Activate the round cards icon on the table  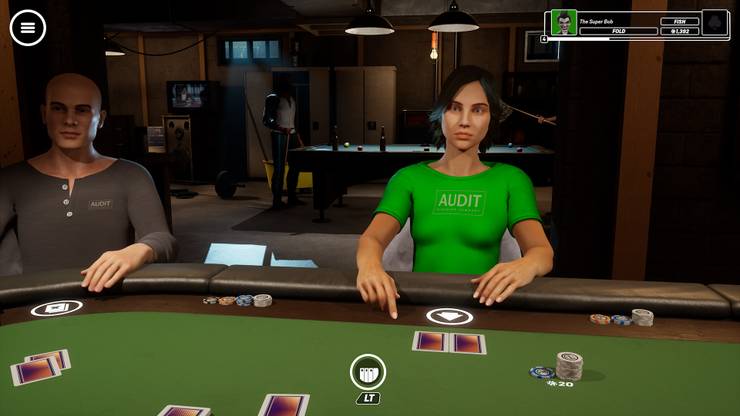click(368, 372)
